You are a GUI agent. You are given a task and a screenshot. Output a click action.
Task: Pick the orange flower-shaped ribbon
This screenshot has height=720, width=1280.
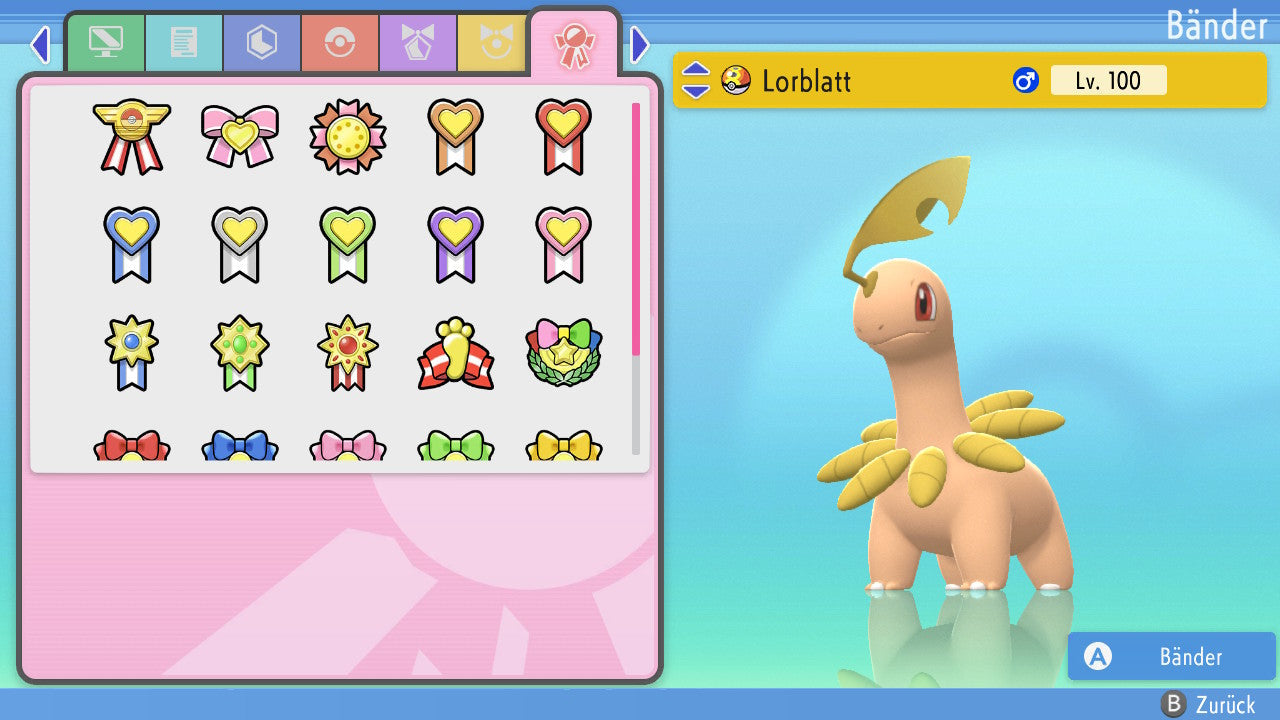click(347, 136)
